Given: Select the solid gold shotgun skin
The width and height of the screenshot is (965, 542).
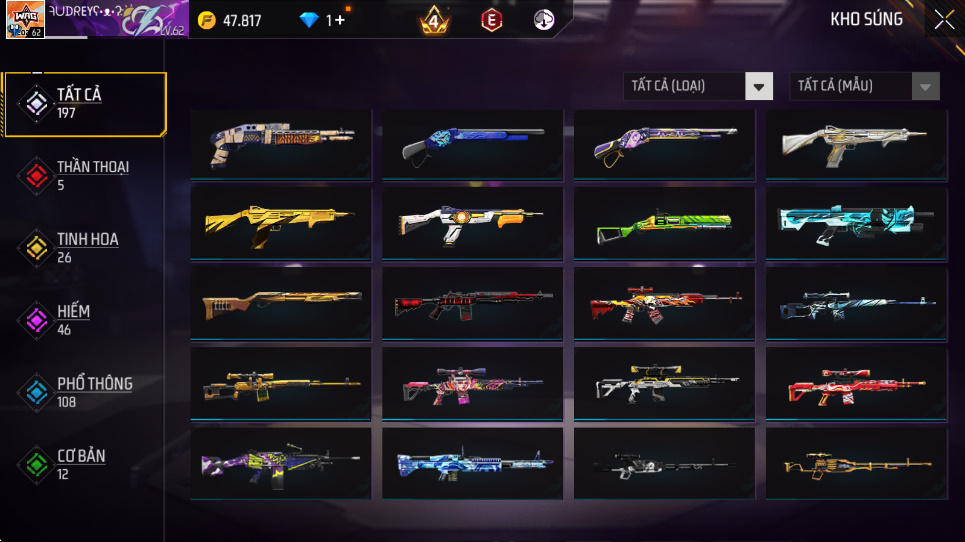Looking at the screenshot, I should (280, 224).
